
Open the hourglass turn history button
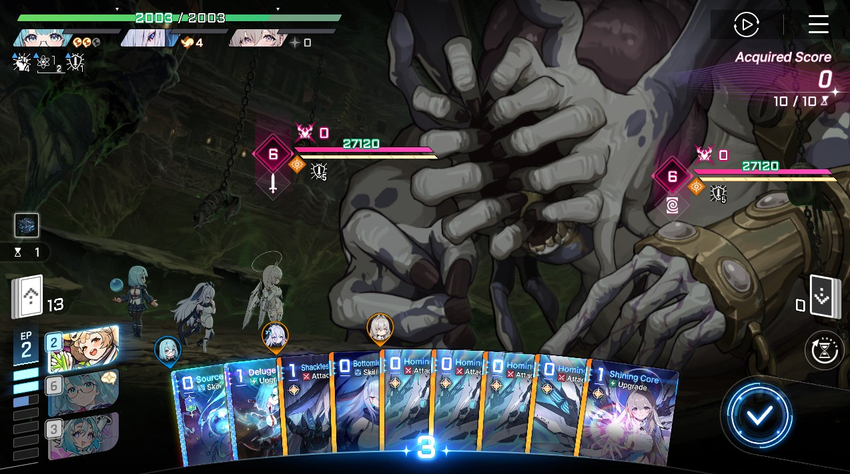tap(826, 349)
